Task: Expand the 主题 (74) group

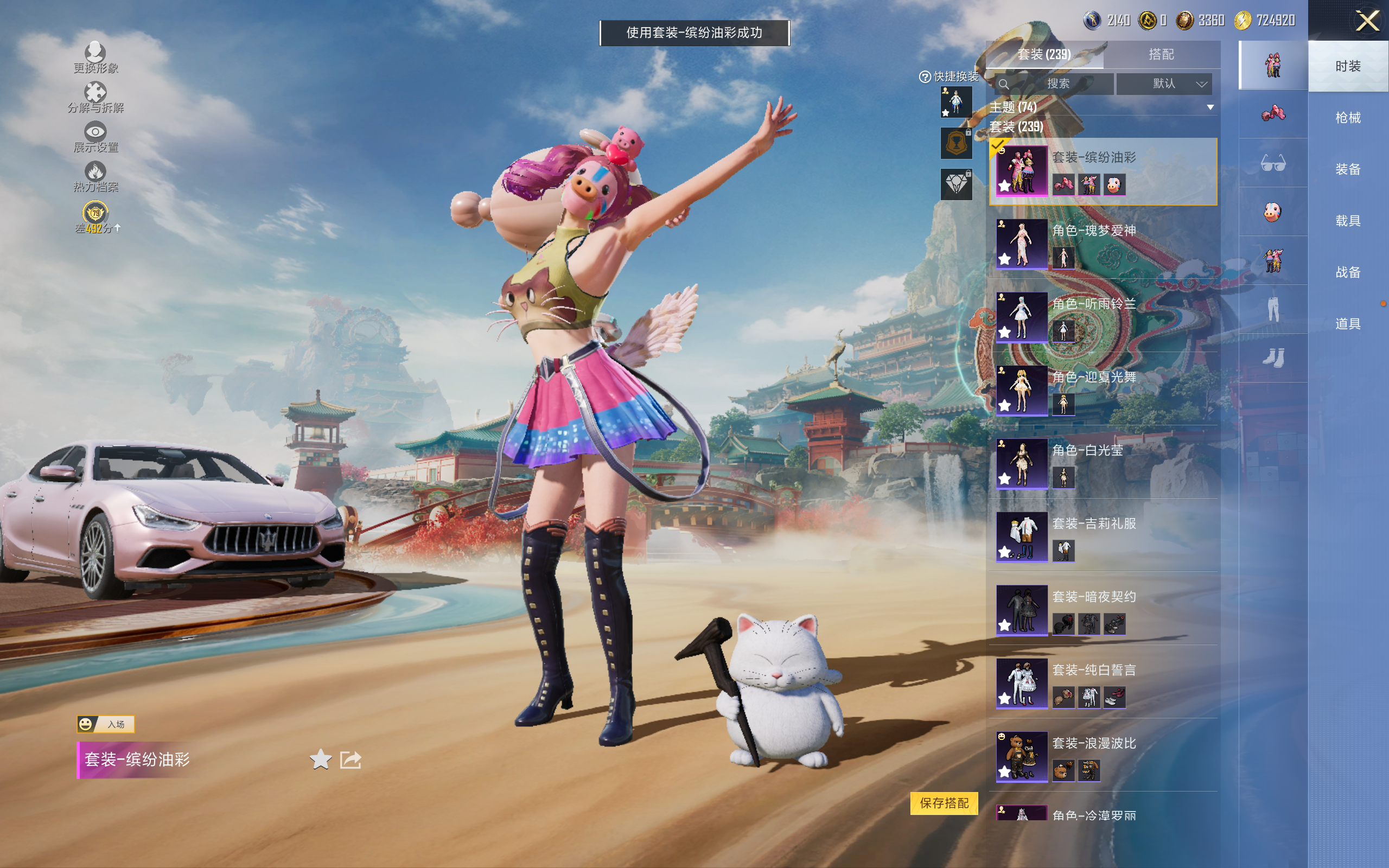Action: pyautogui.click(x=1210, y=107)
